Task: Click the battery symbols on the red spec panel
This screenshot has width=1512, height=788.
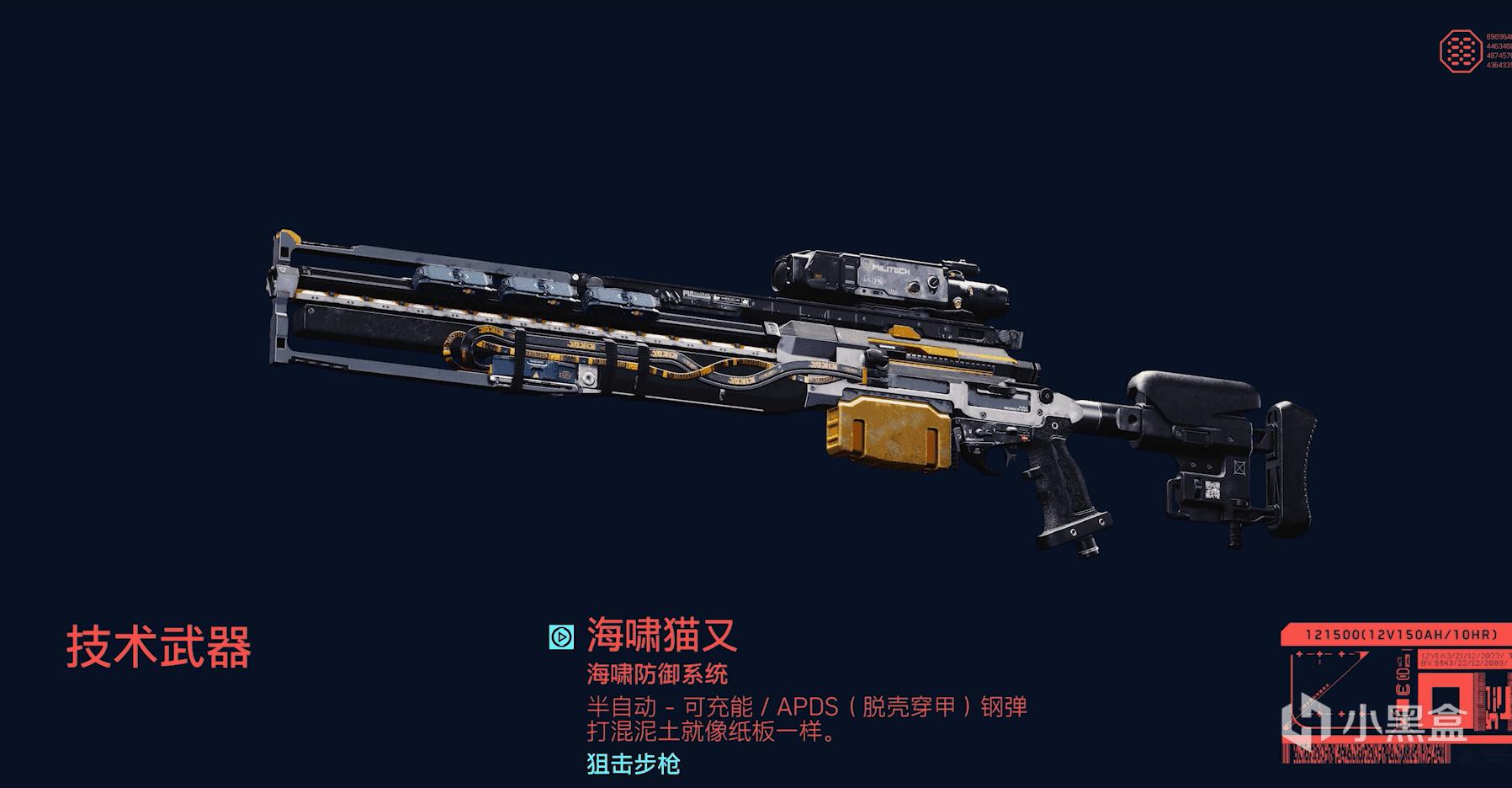Action: coord(1402,674)
